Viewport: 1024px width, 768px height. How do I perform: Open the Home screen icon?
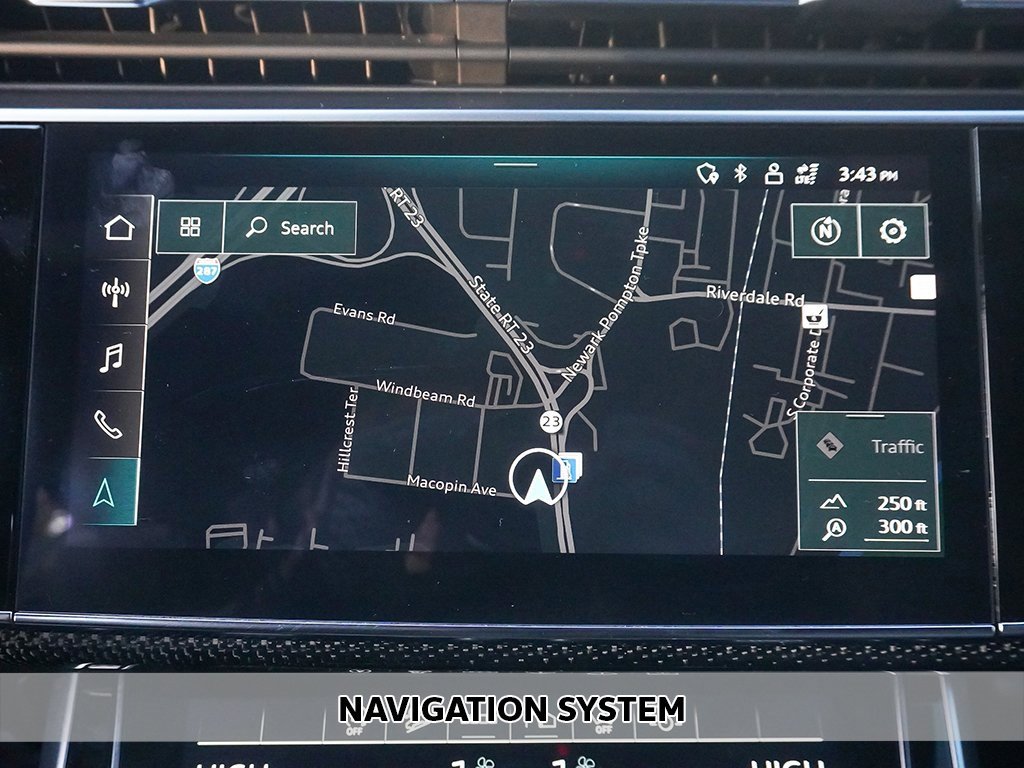[x=118, y=228]
